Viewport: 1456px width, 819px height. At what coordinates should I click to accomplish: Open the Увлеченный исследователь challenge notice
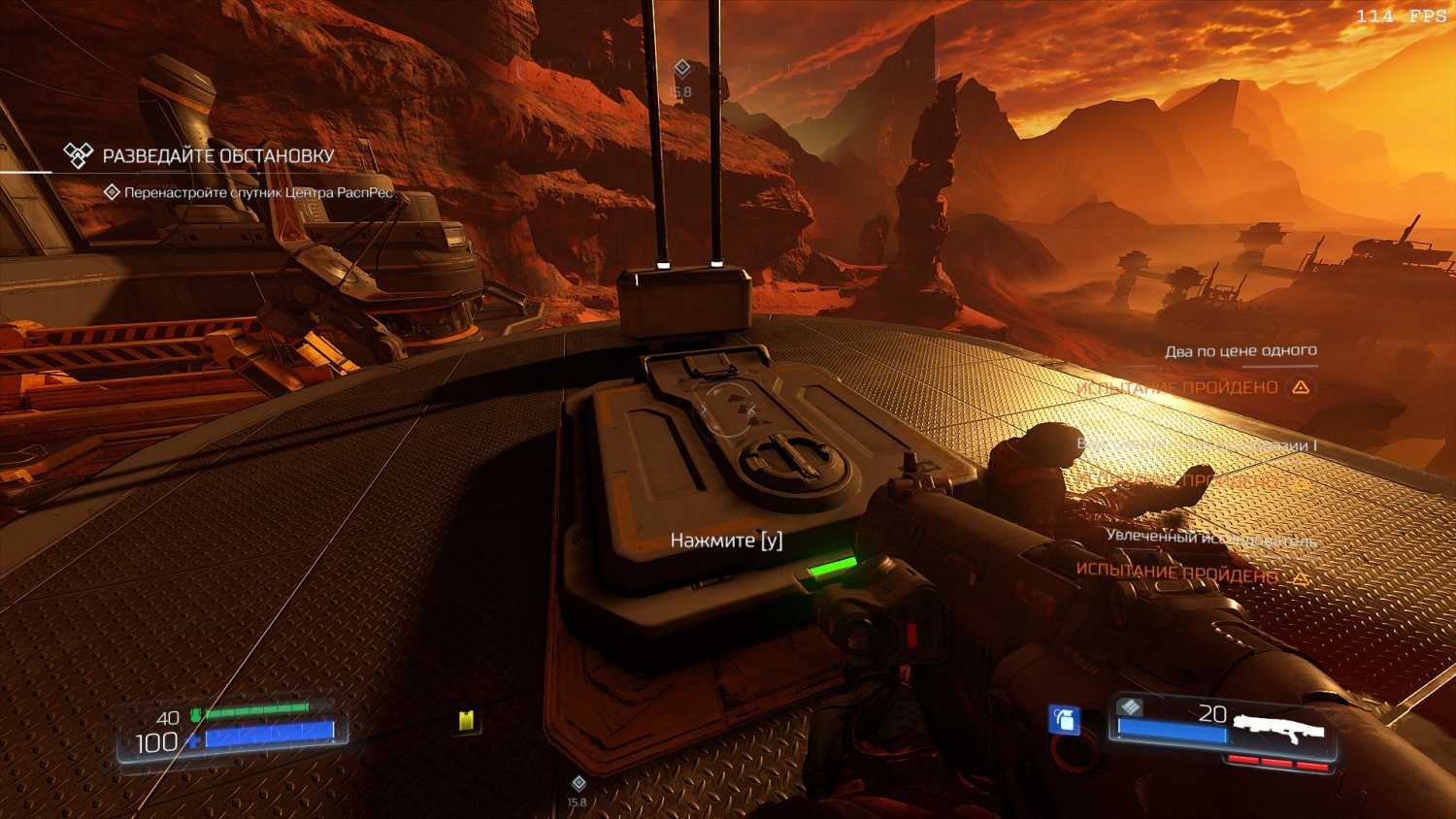tap(1210, 537)
